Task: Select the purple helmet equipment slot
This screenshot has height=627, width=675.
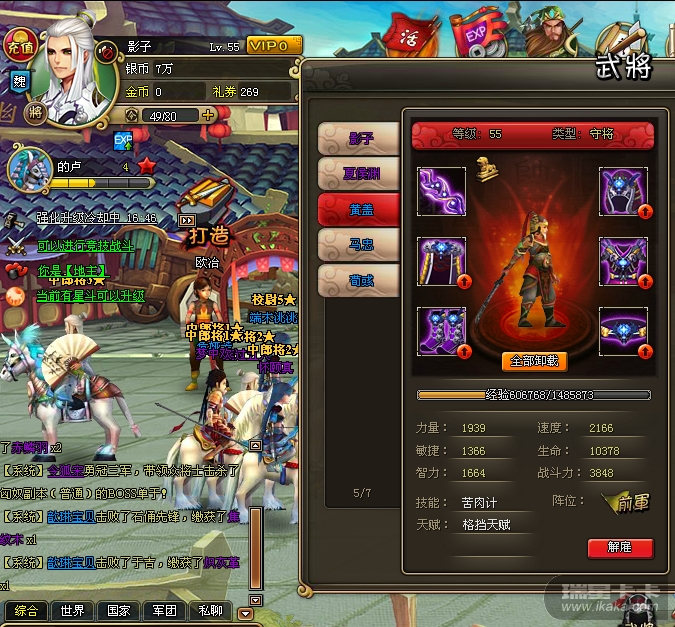Action: (x=623, y=191)
